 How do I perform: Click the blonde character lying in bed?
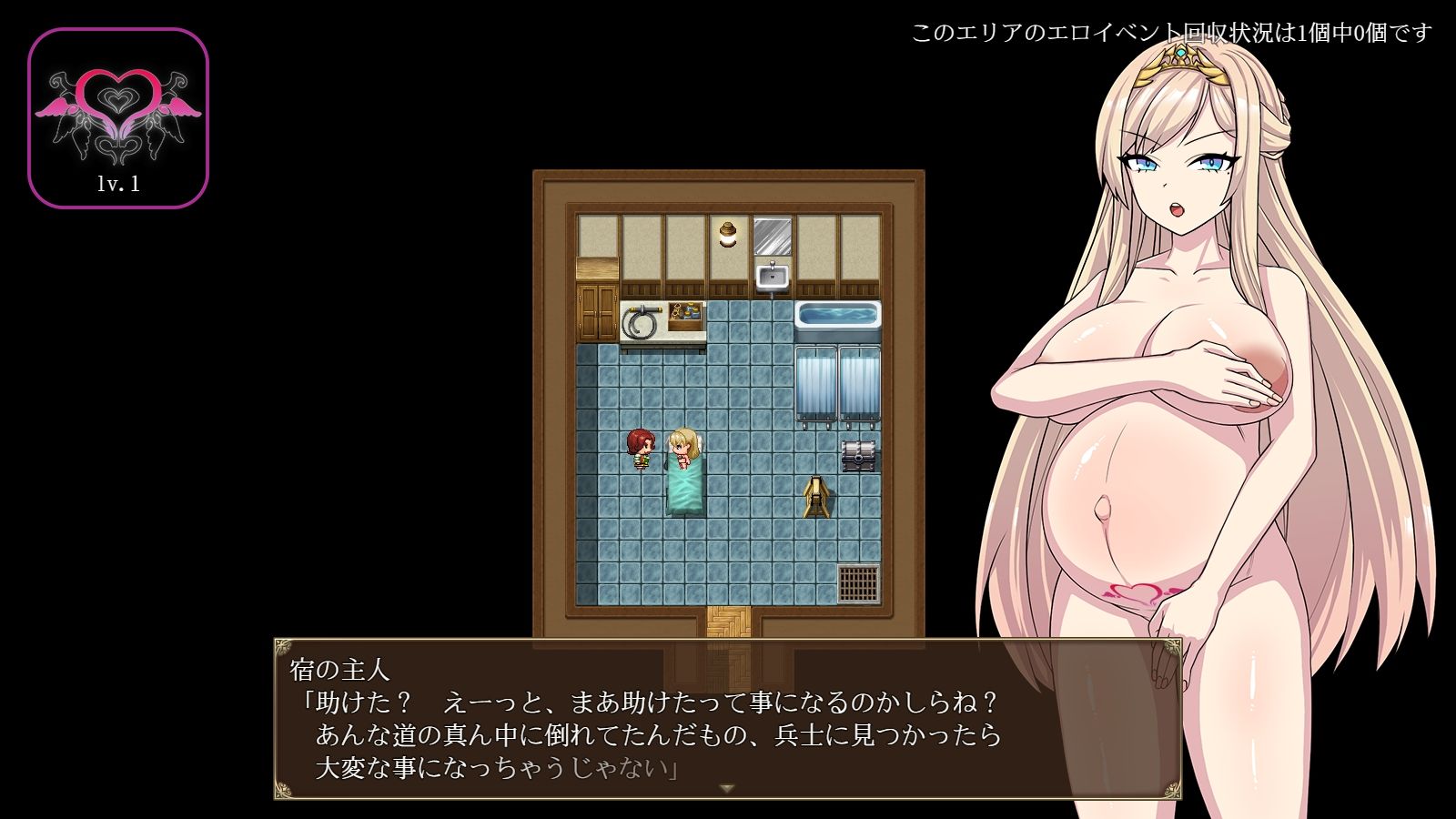point(681,446)
